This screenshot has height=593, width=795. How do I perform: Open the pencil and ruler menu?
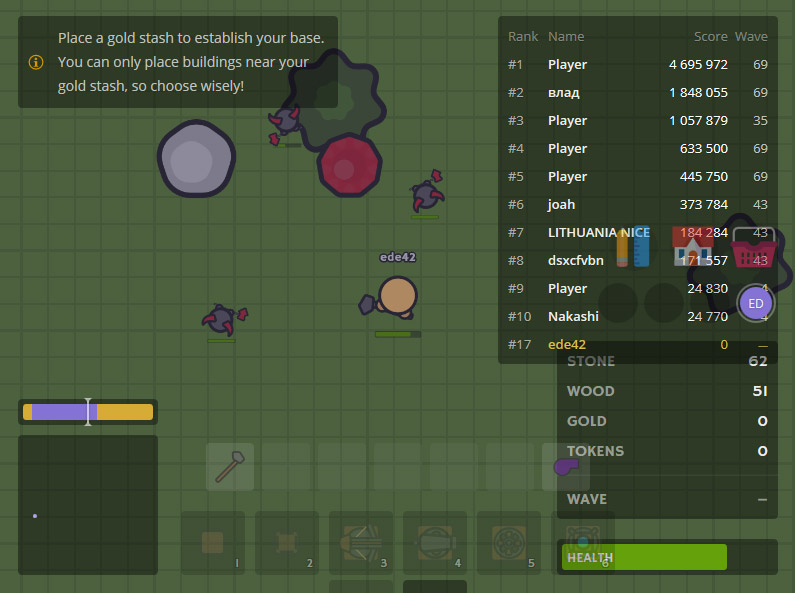[634, 247]
